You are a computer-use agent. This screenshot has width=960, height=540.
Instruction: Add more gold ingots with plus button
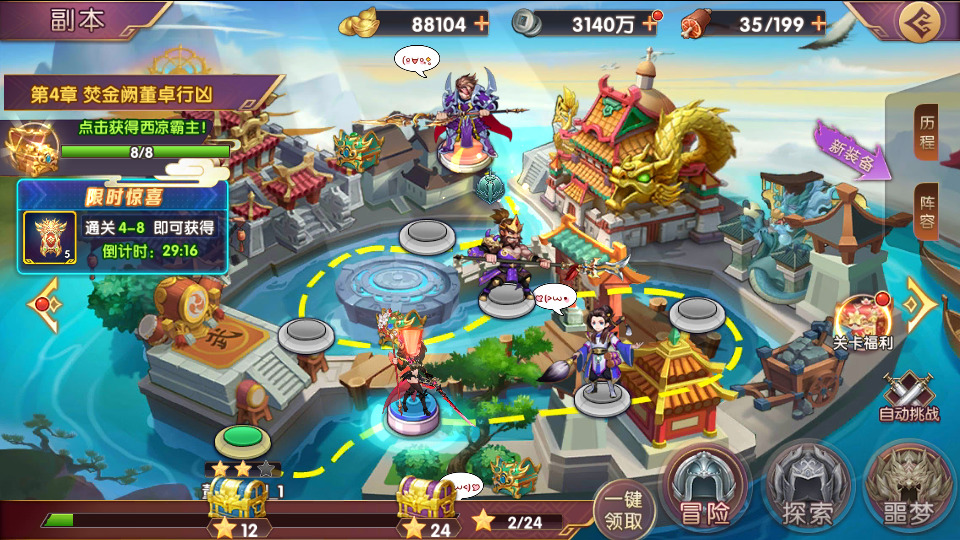pyautogui.click(x=481, y=24)
